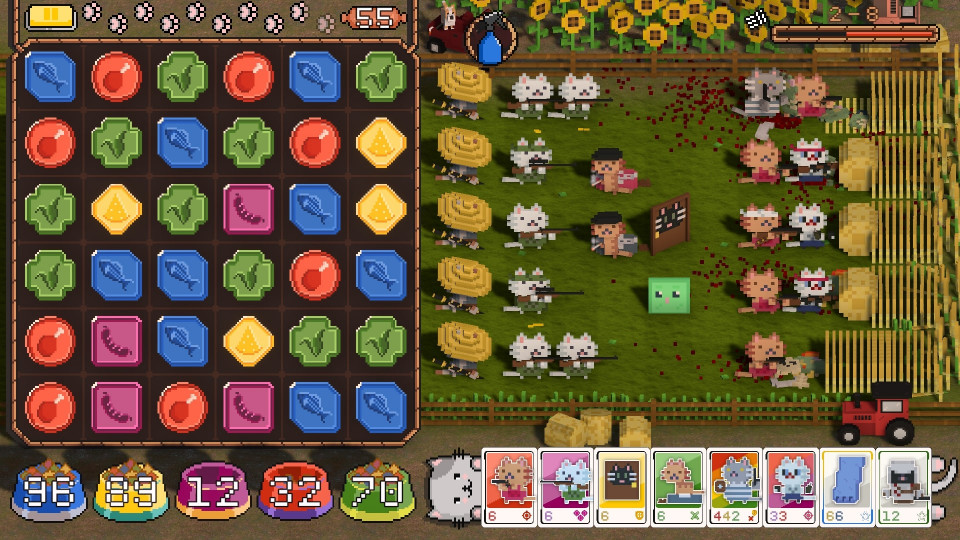Pause the game with the yellow button
Viewport: 960px width, 540px height.
tap(51, 17)
